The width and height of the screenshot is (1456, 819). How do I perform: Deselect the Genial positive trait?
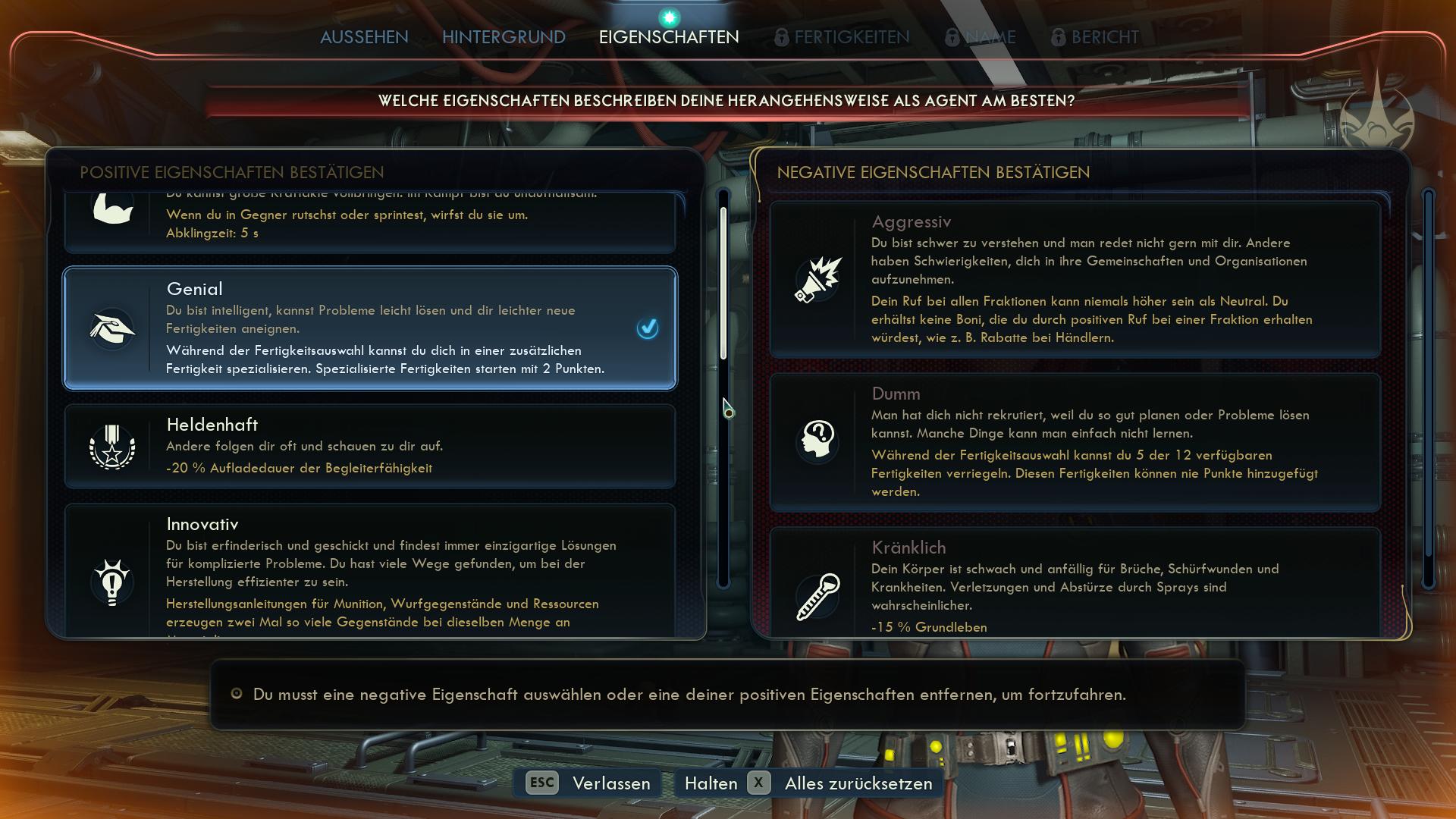tap(369, 328)
